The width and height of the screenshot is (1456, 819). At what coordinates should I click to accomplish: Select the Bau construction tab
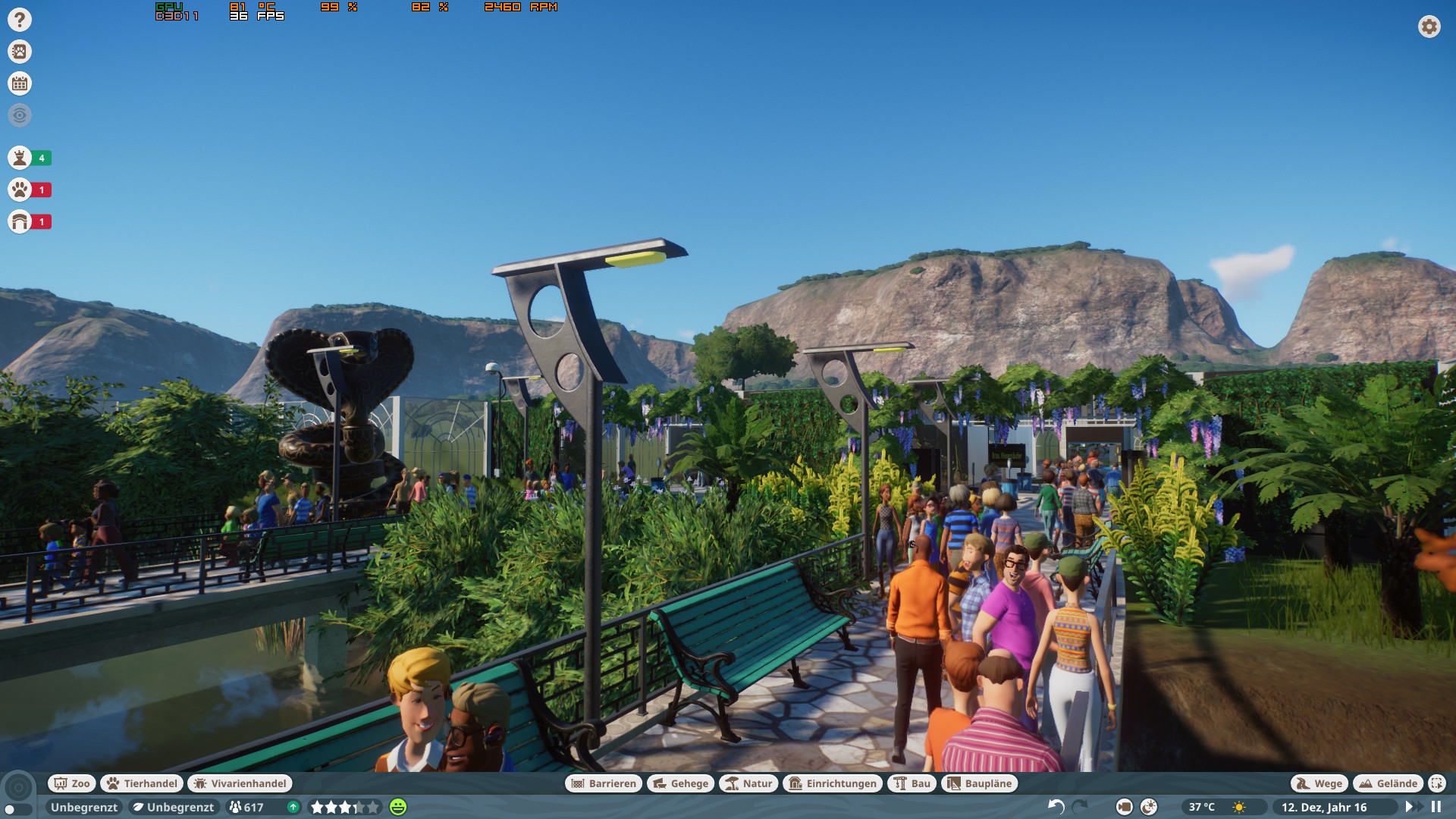pyautogui.click(x=912, y=783)
